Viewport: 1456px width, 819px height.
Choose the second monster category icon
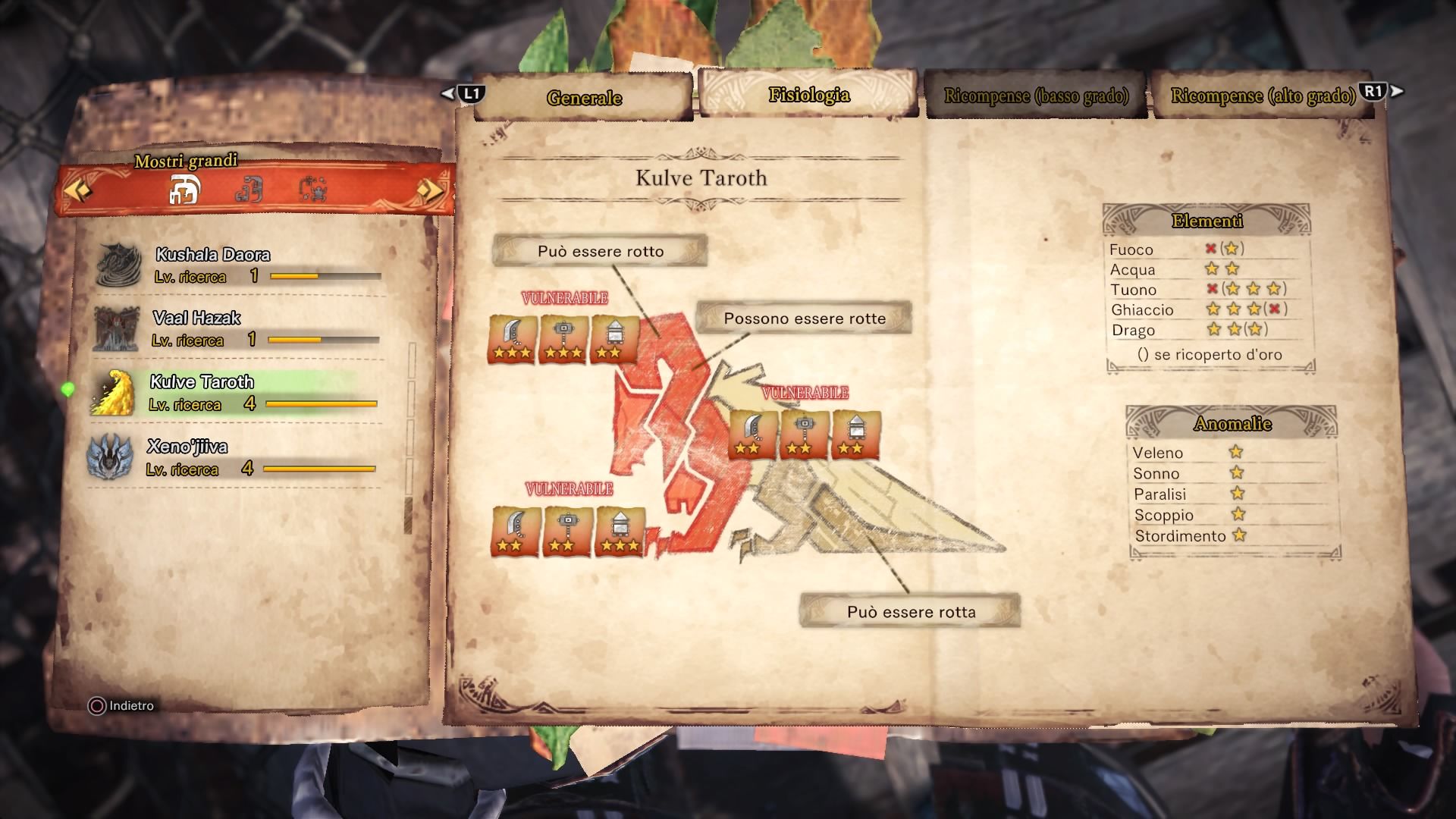(249, 190)
